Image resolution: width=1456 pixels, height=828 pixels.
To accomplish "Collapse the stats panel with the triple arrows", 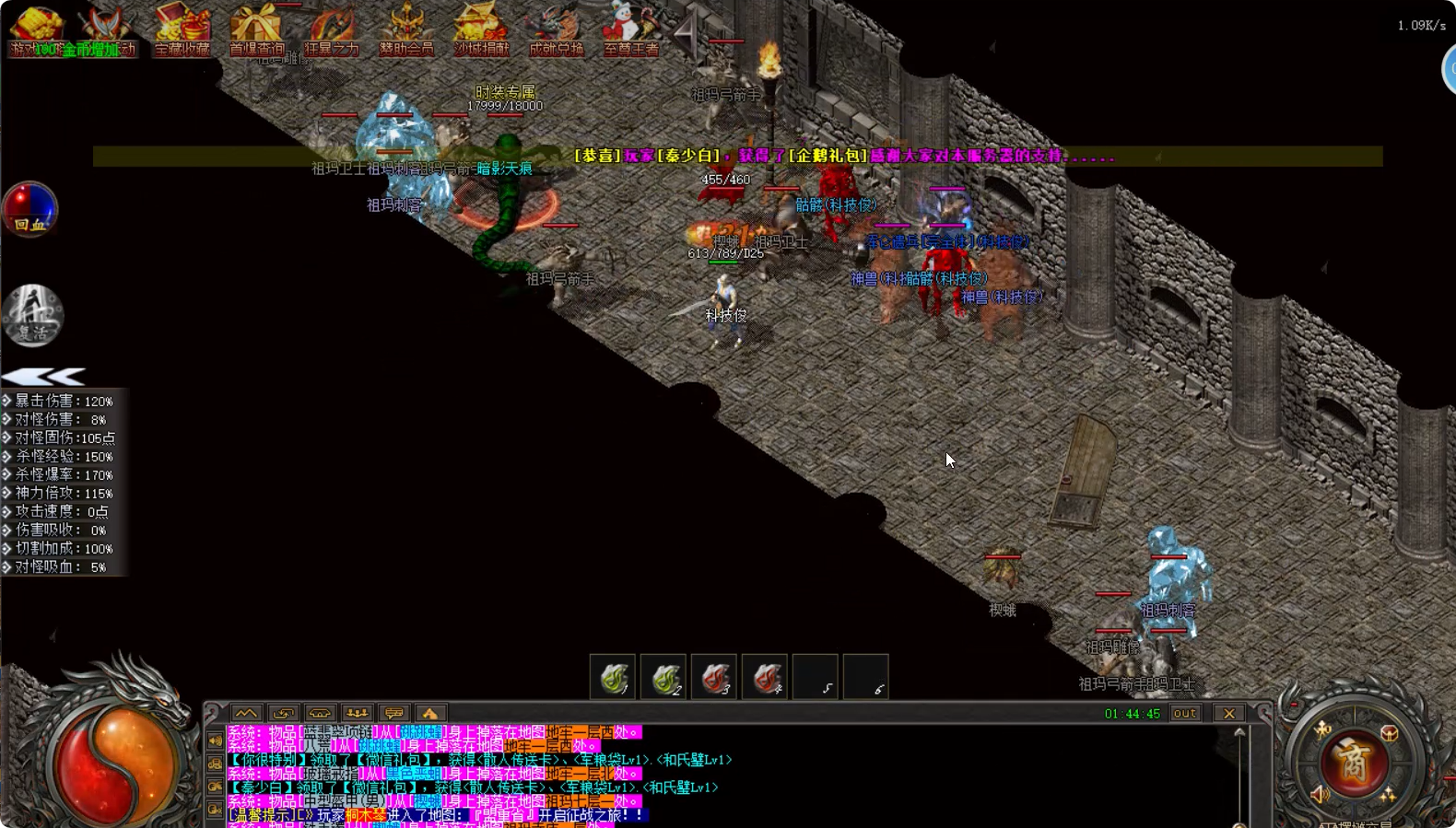I will pyautogui.click(x=41, y=376).
